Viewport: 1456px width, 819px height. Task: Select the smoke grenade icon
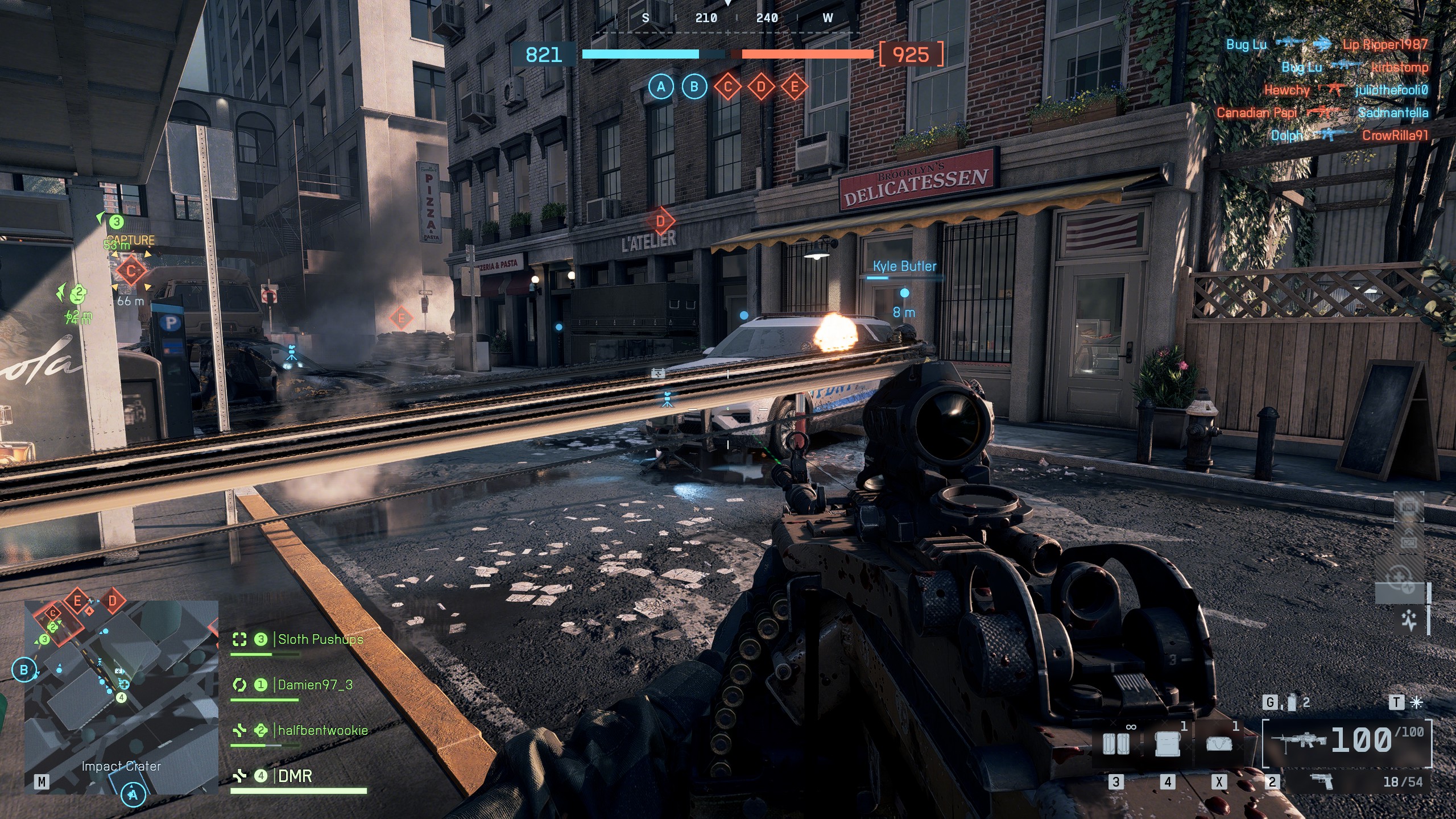(1292, 703)
